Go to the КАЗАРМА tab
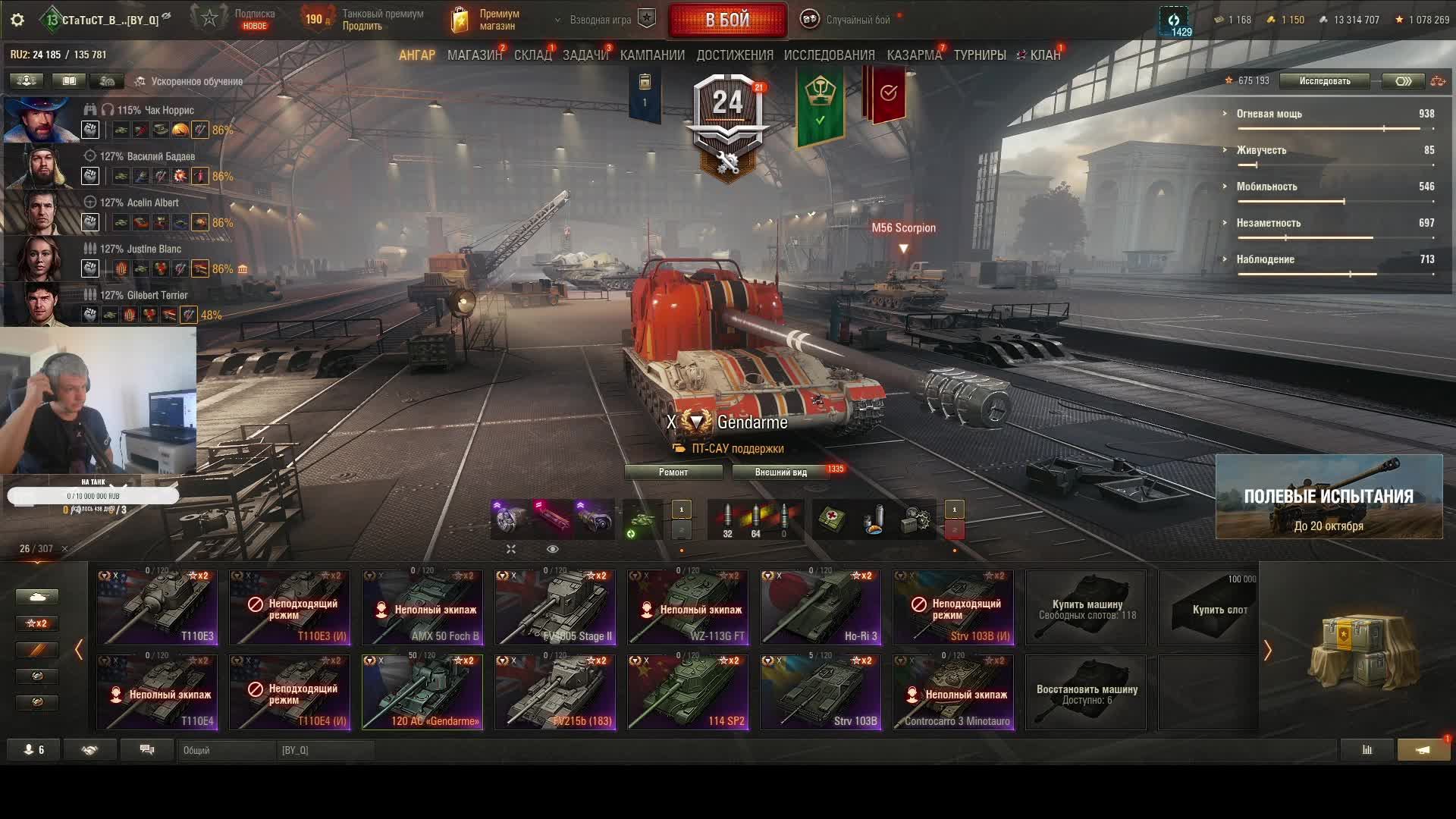1456x819 pixels. tap(914, 55)
